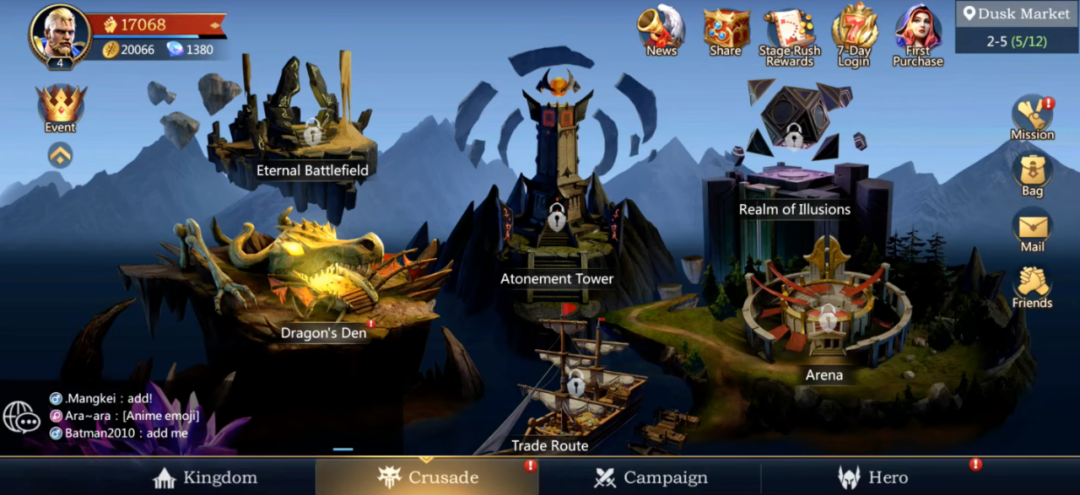The height and width of the screenshot is (495, 1080).
Task: Open the 7-Day Login bonus
Action: tap(854, 33)
